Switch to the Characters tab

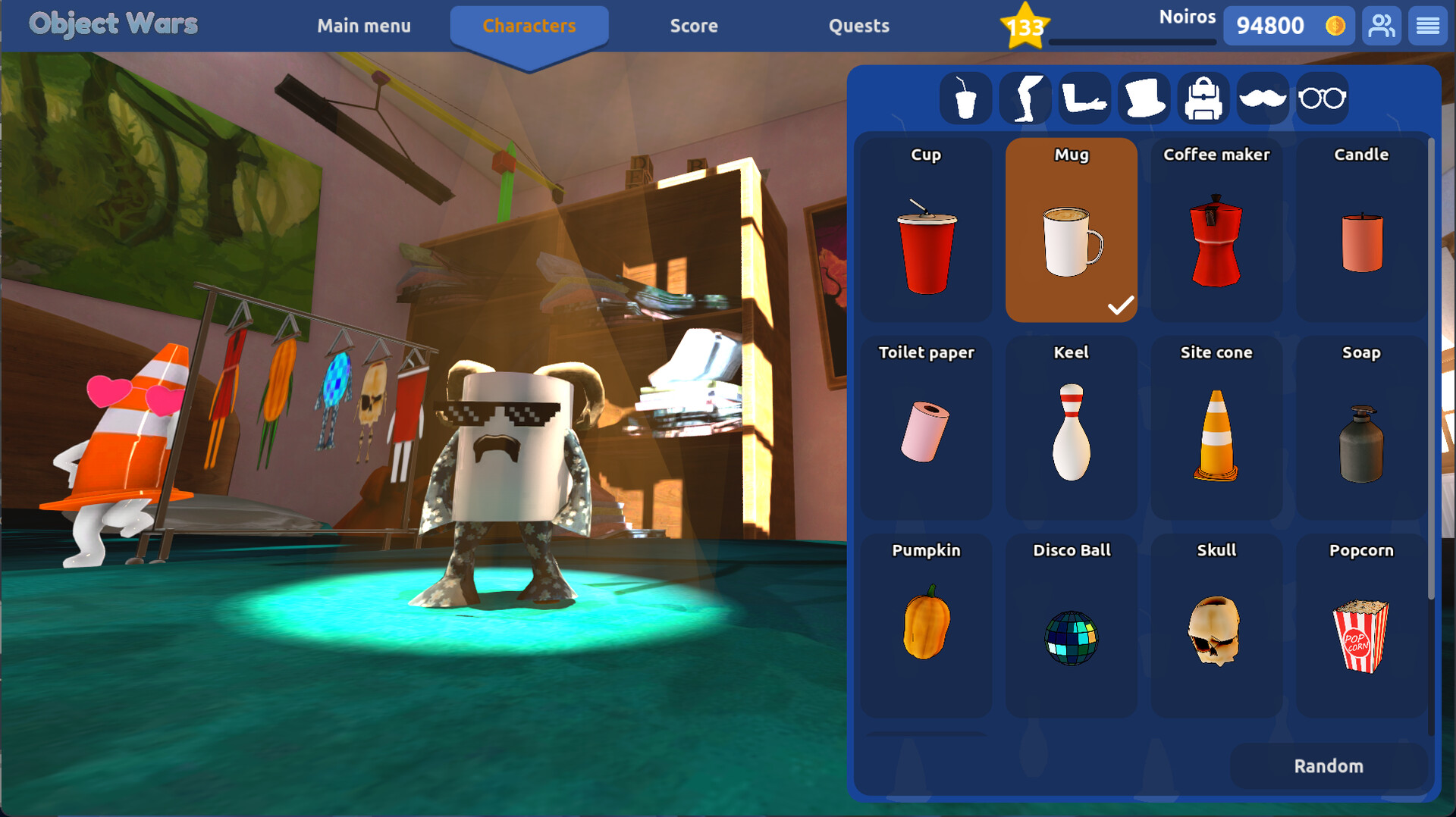click(x=529, y=25)
